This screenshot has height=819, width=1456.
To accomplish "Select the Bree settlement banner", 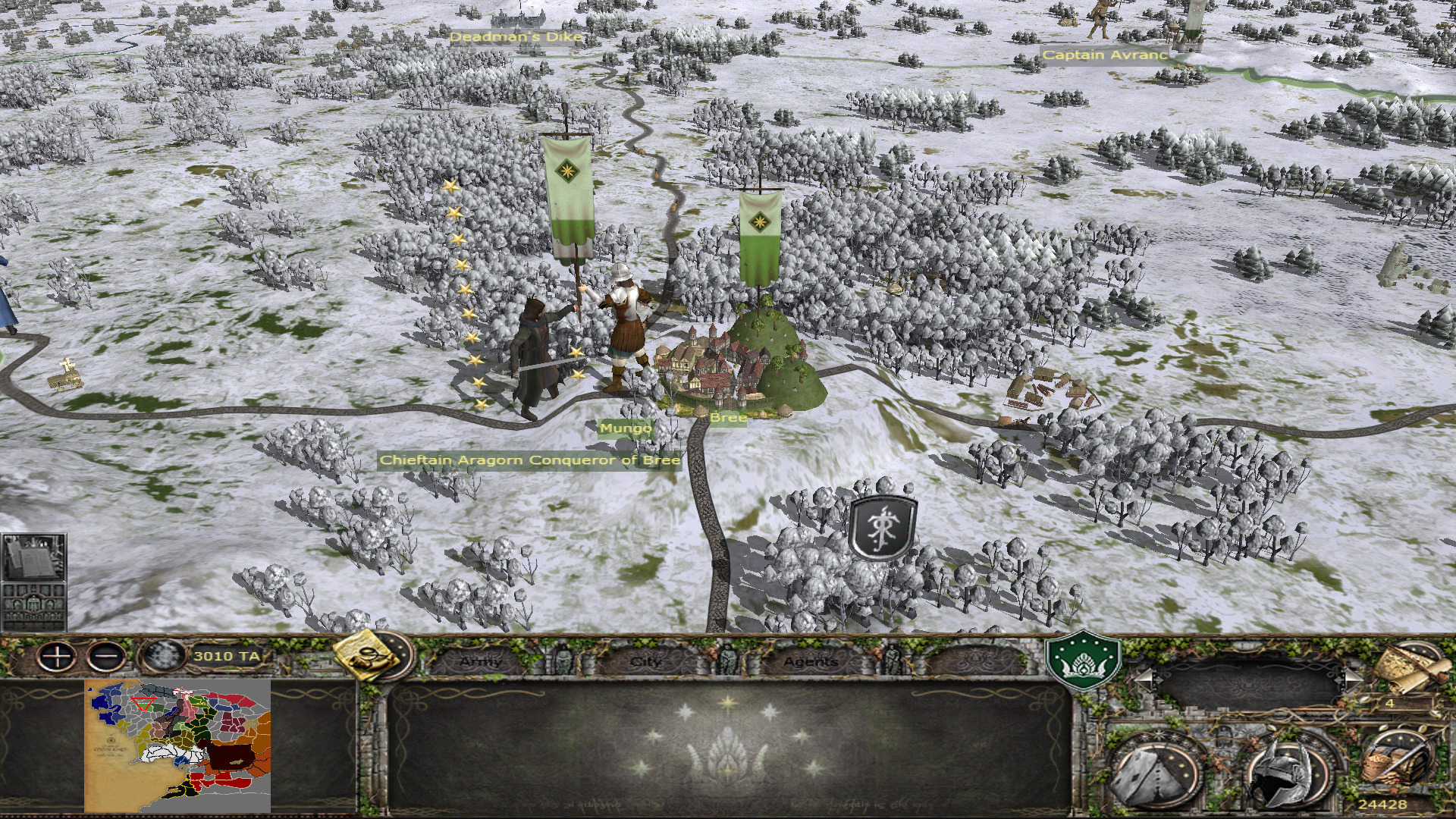I will pyautogui.click(x=760, y=237).
